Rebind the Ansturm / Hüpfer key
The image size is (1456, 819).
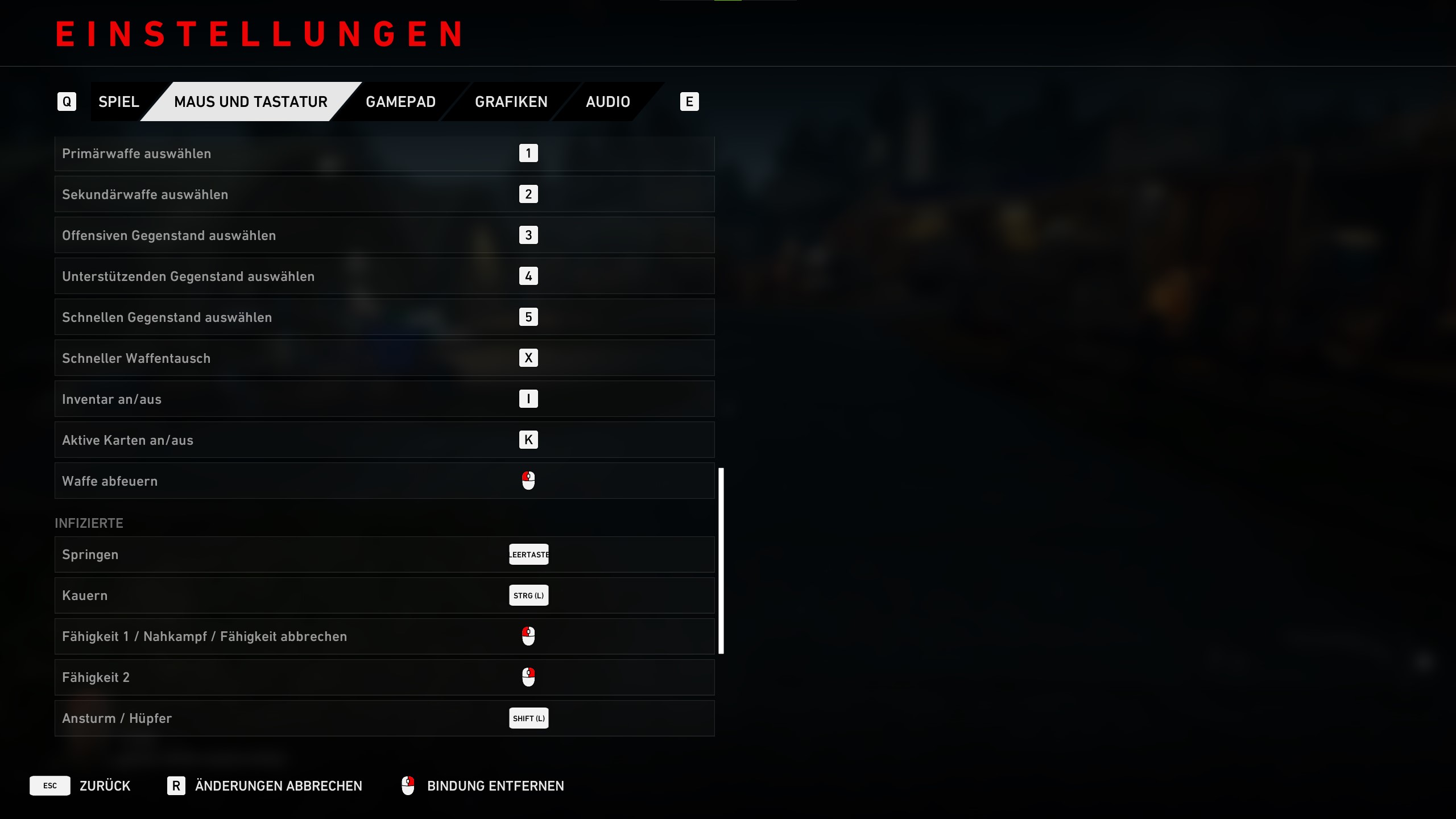click(x=528, y=718)
